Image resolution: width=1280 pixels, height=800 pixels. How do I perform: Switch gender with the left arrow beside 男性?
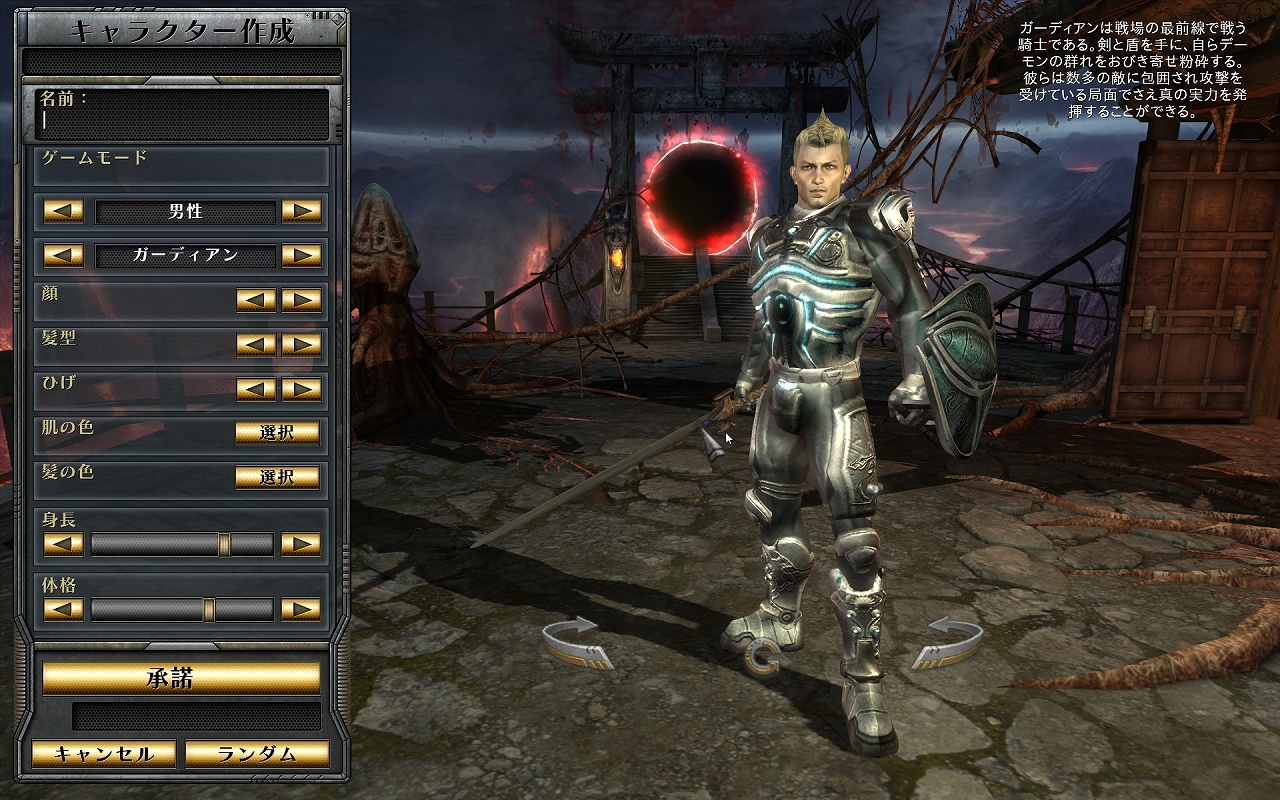(x=63, y=211)
